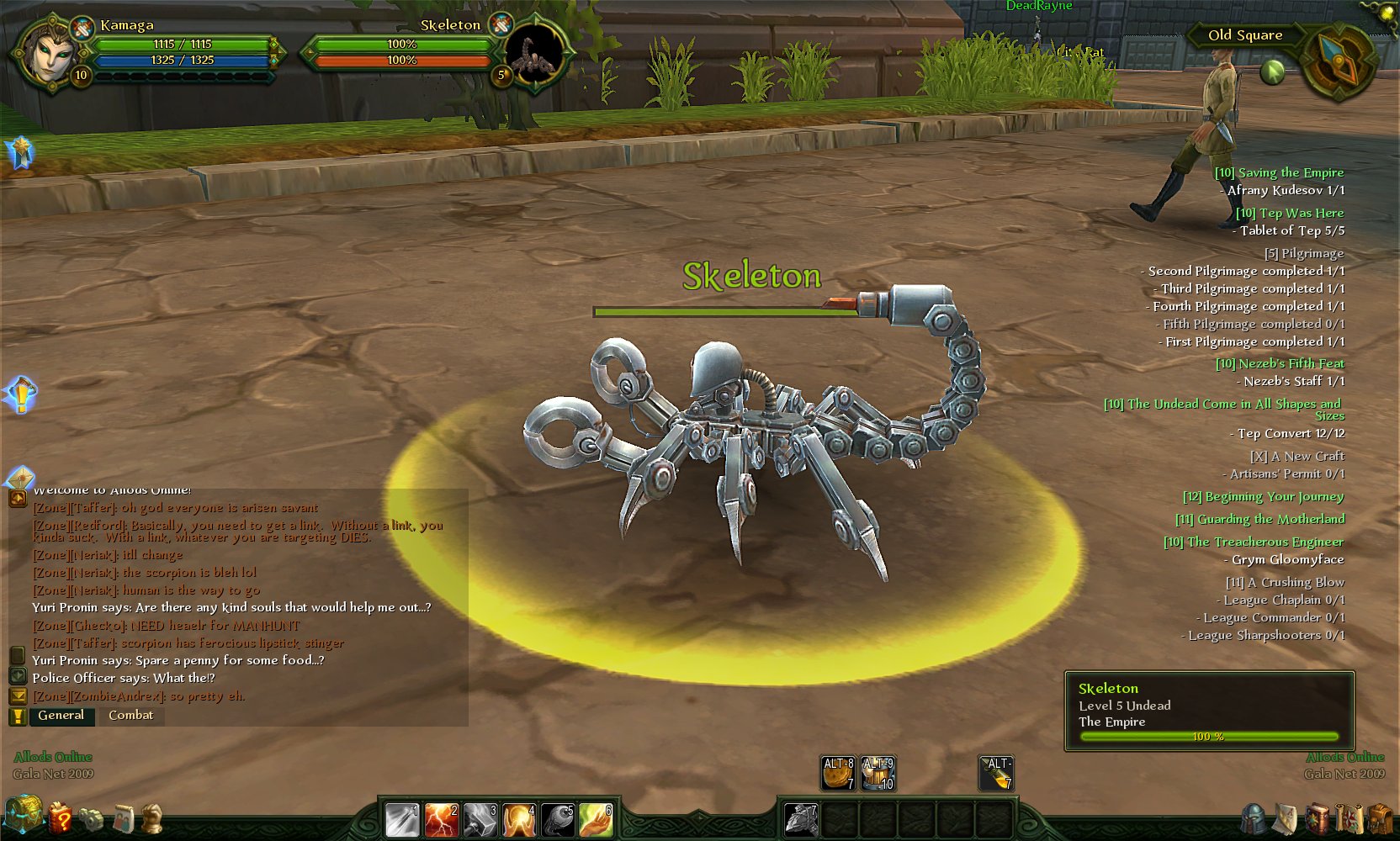Image resolution: width=1400 pixels, height=841 pixels.
Task: Open the backpack inventory icon
Action: coord(1379,817)
